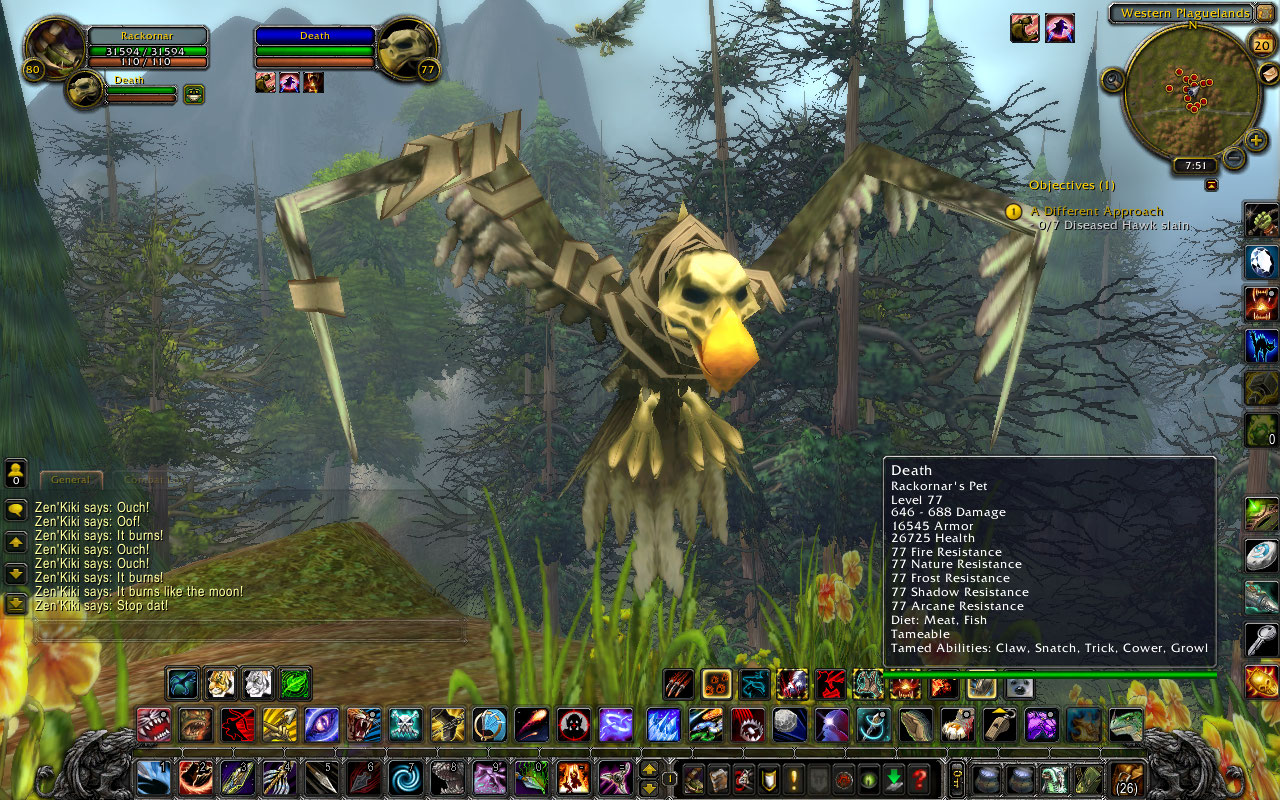
Task: Open the red question mark help menu
Action: click(x=920, y=778)
